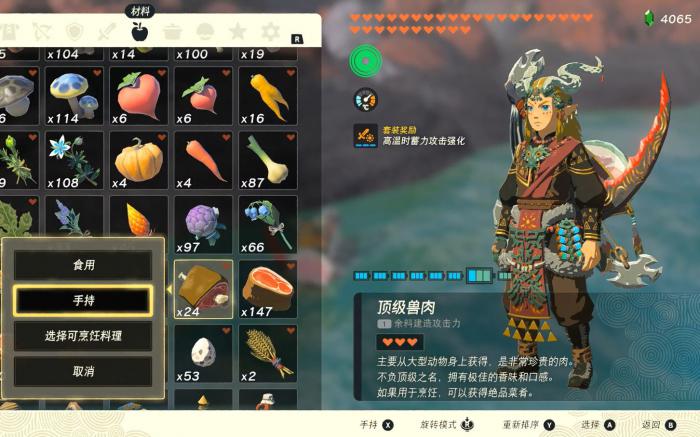This screenshot has height=437, width=700.
Task: Open the gear system tab
Action: tap(270, 32)
